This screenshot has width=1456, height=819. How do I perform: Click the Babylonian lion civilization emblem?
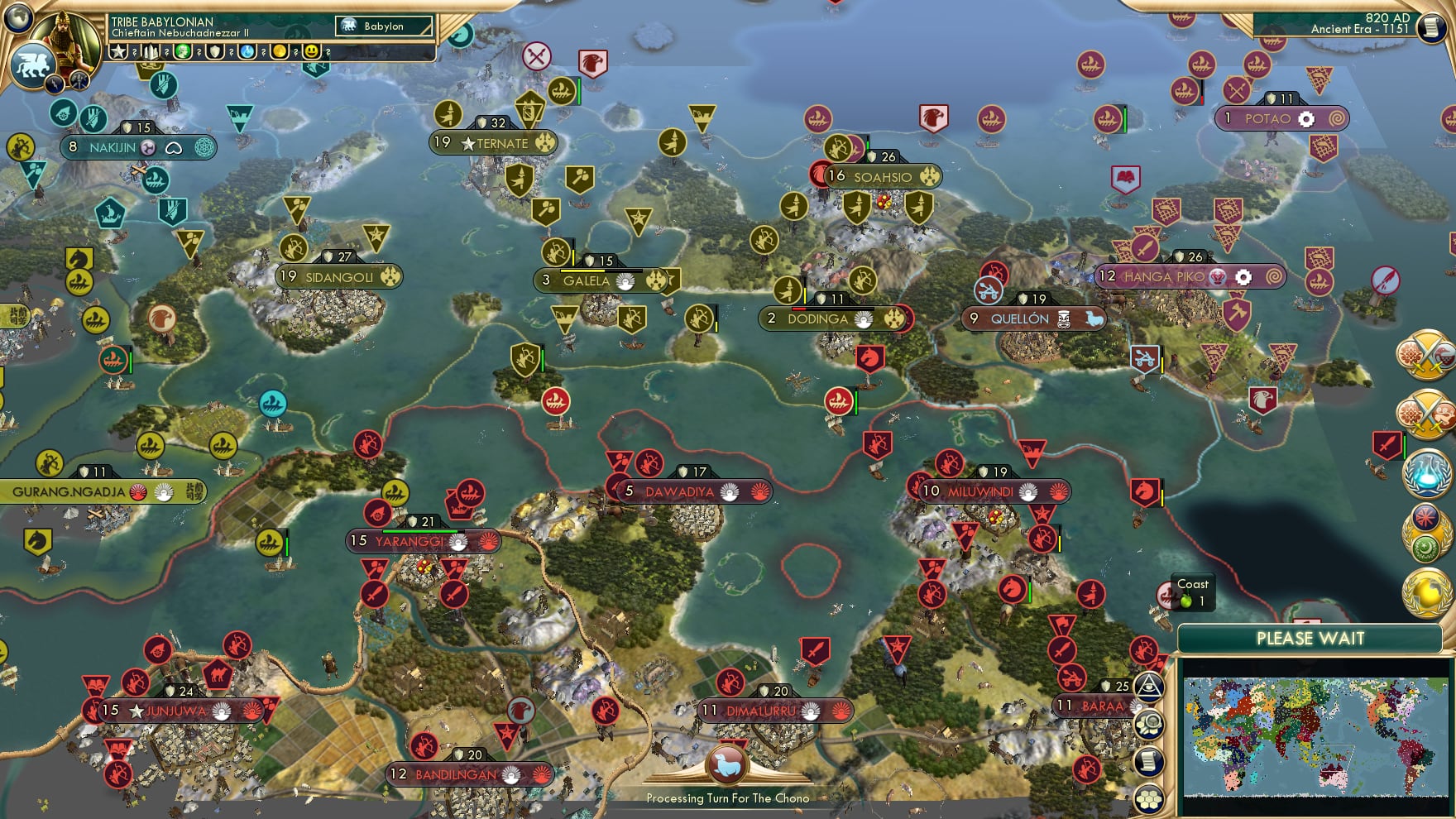[x=34, y=66]
